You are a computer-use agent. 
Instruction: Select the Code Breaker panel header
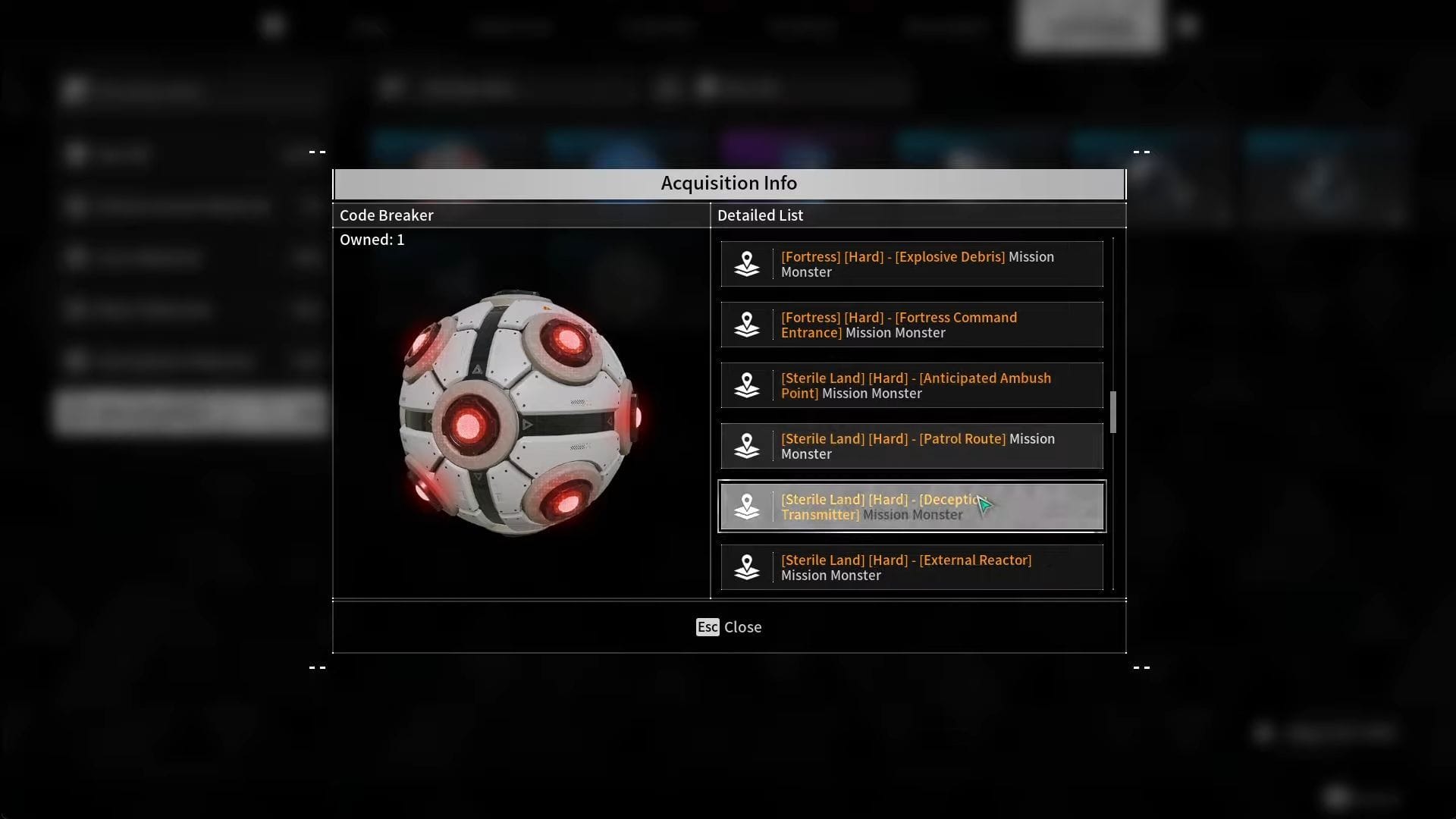coord(387,215)
